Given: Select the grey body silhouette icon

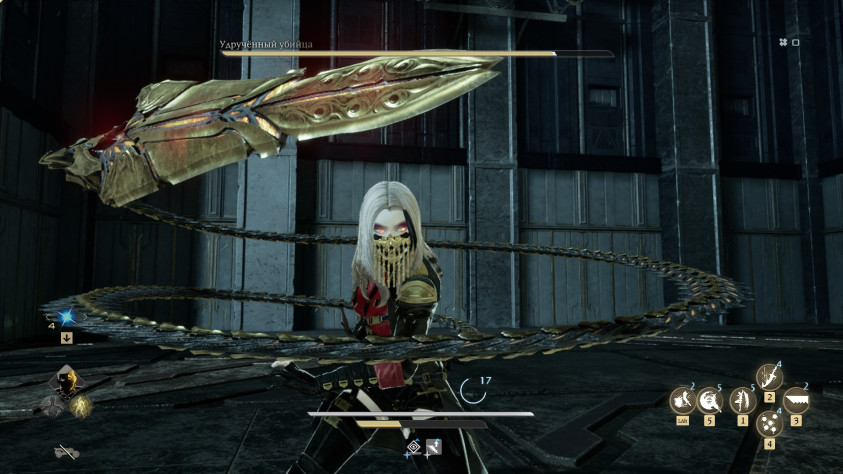Looking at the screenshot, I should coord(50,405).
